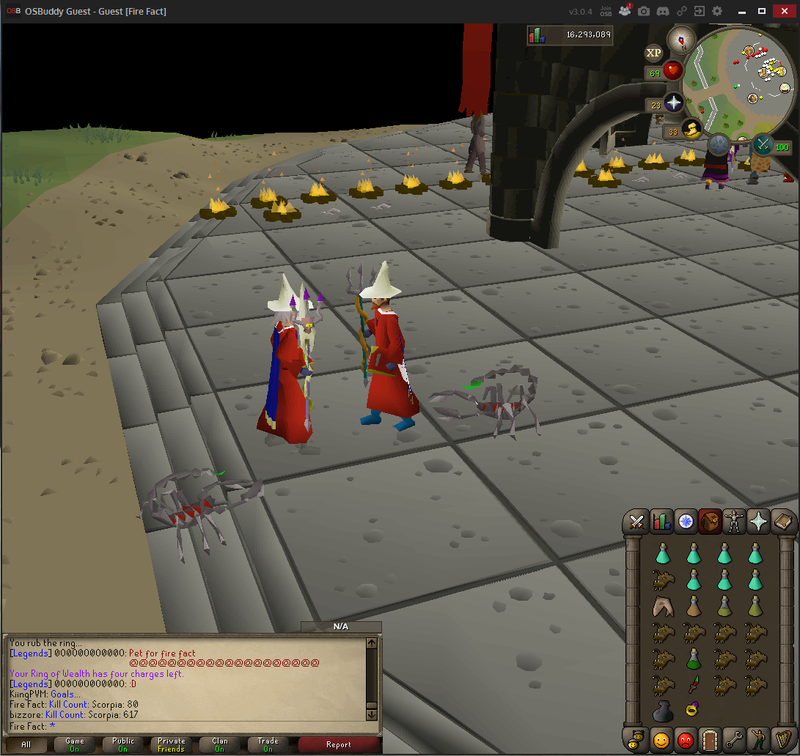The width and height of the screenshot is (800, 756).
Task: Show the Worn Equipment tab
Action: pyautogui.click(x=735, y=521)
